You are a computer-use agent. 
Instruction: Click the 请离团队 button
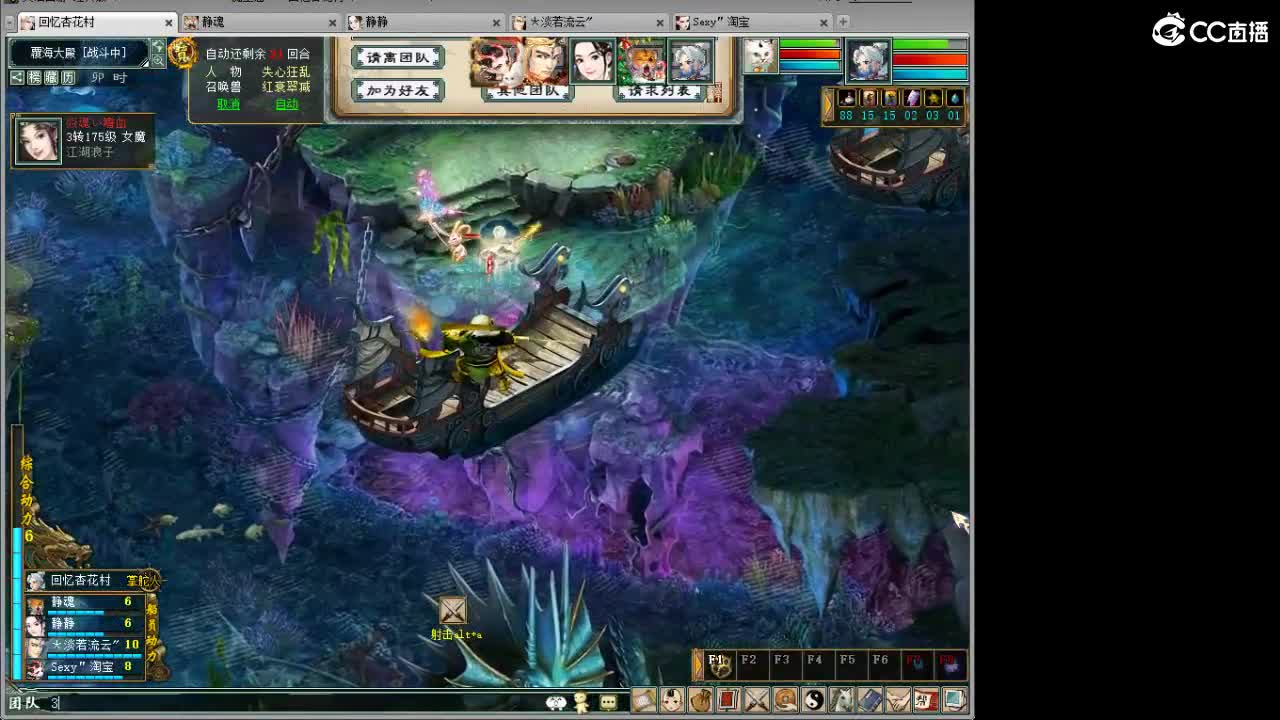tap(397, 58)
